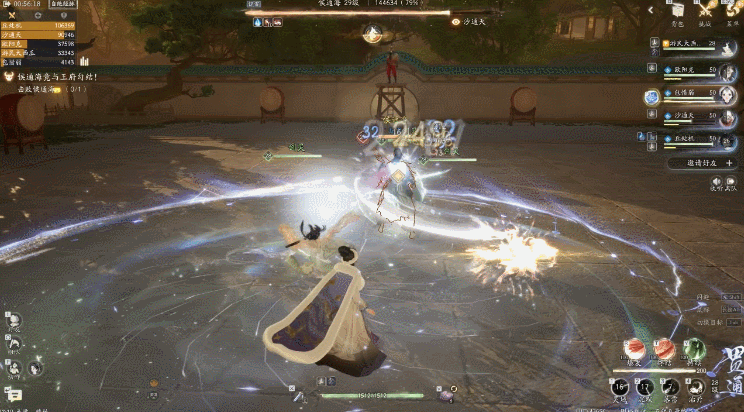Activate the second red orb skill
744x412 pixels.
point(664,349)
